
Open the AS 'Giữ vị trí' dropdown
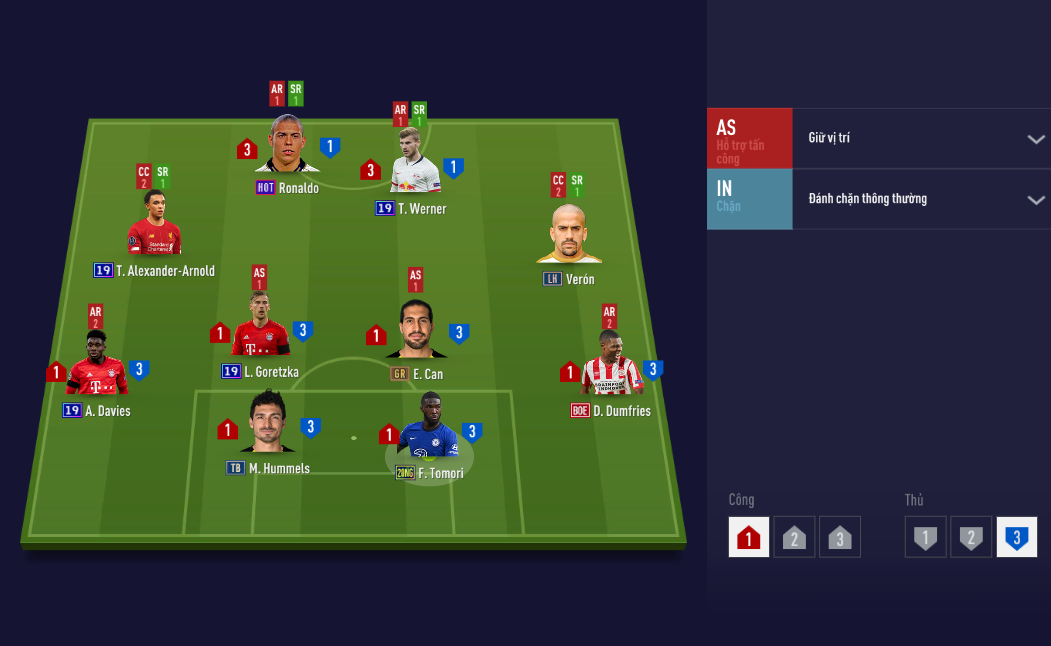1036,139
